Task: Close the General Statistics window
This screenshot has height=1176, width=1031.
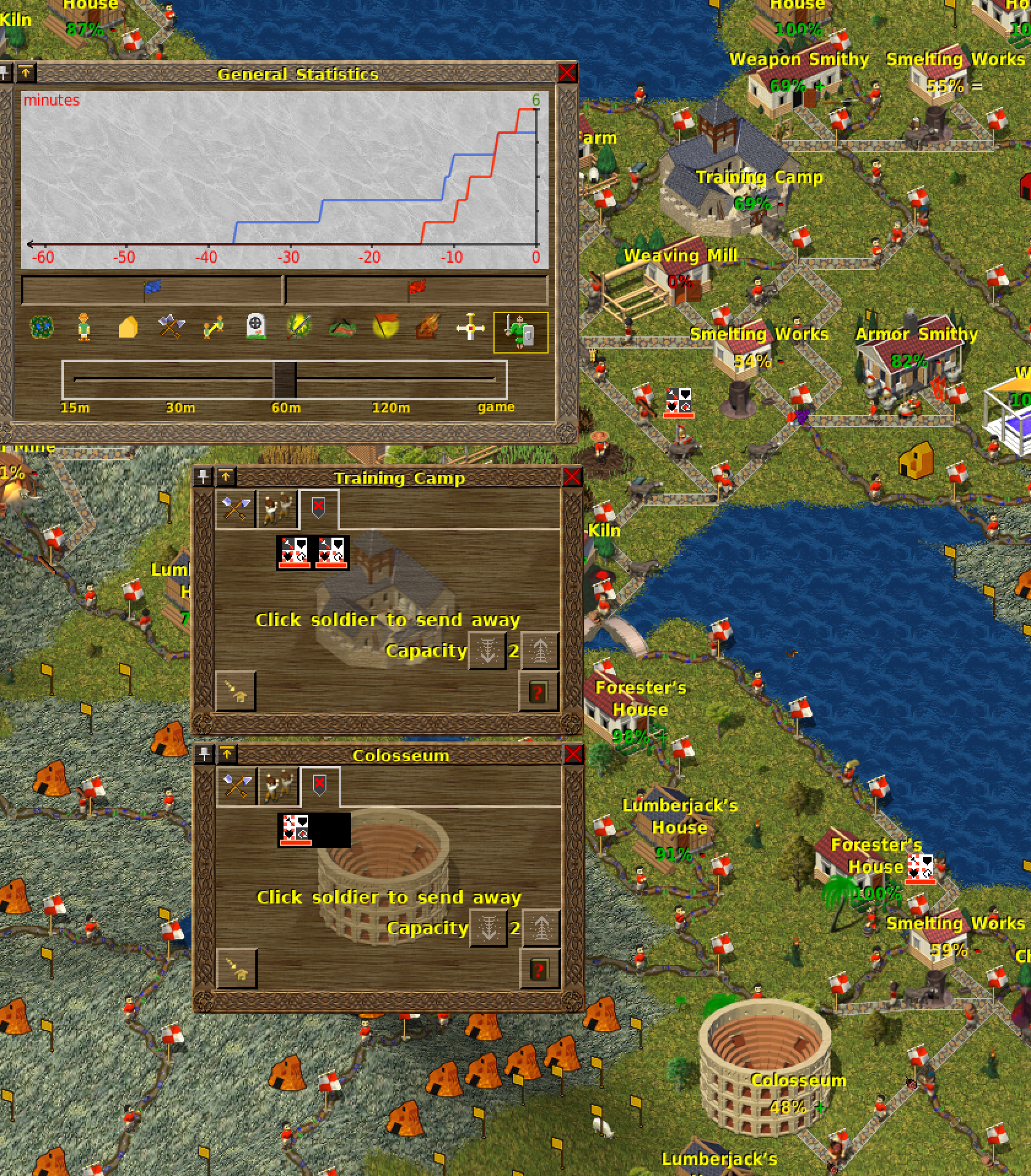Action: coord(567,73)
